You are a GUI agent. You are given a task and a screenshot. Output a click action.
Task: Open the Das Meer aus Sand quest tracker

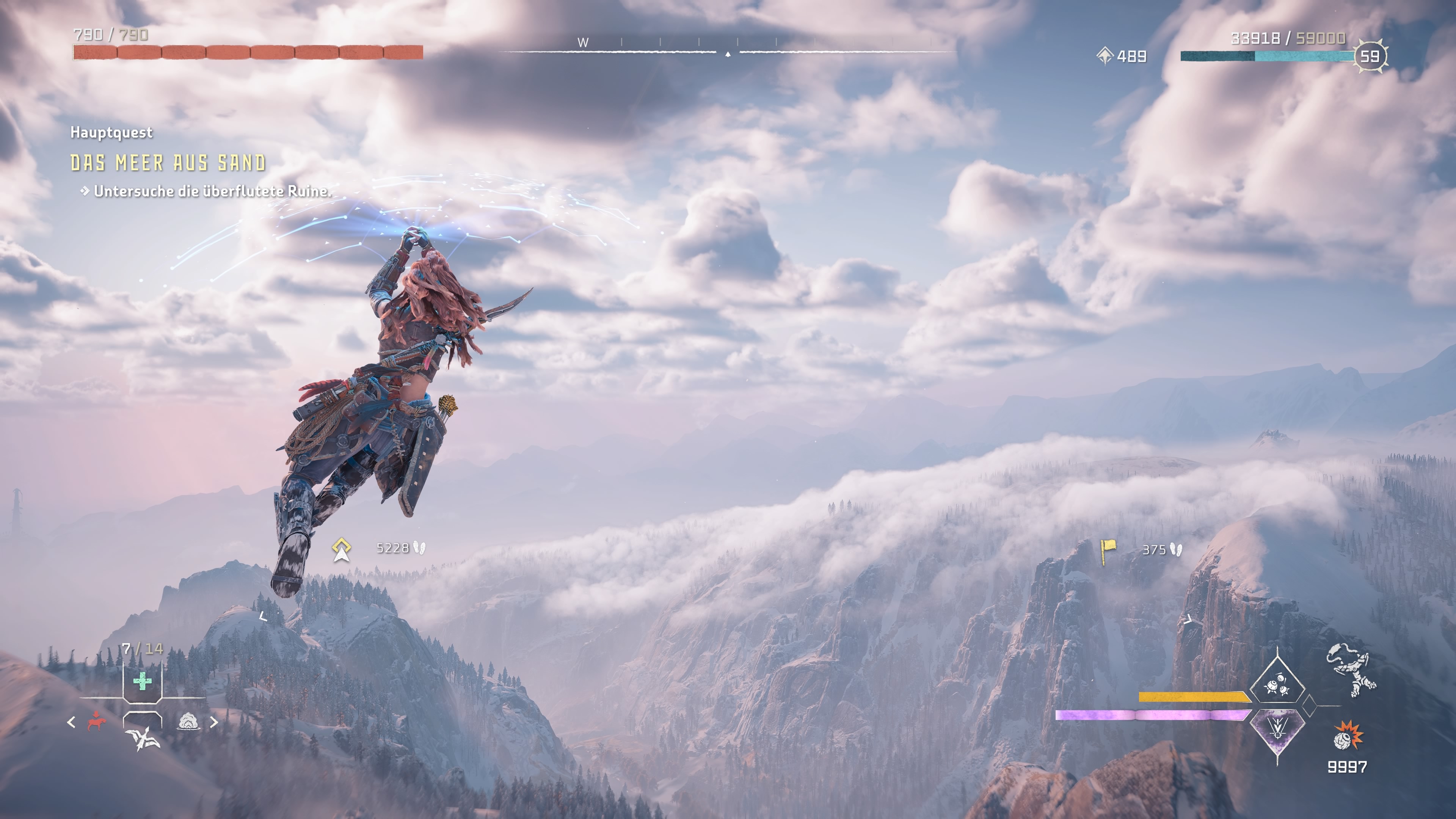[168, 163]
